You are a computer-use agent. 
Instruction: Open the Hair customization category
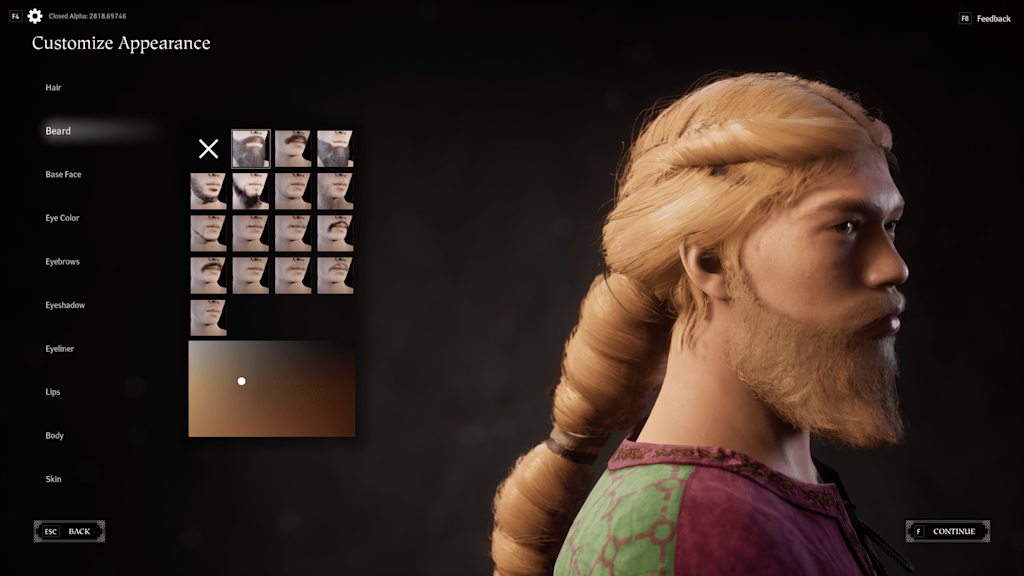tap(53, 88)
